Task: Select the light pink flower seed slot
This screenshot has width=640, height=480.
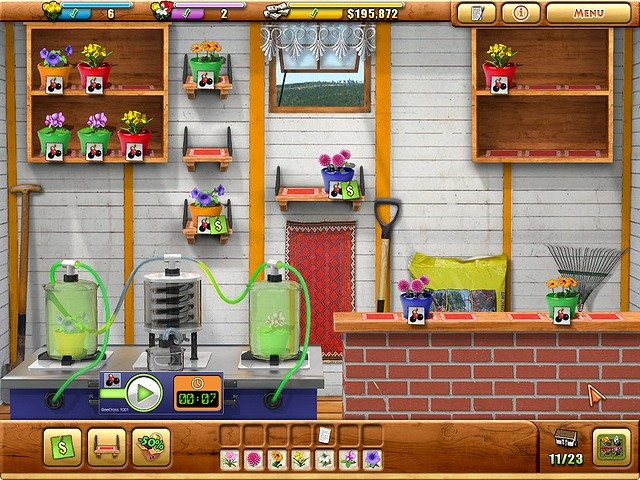Action: [x=230, y=459]
